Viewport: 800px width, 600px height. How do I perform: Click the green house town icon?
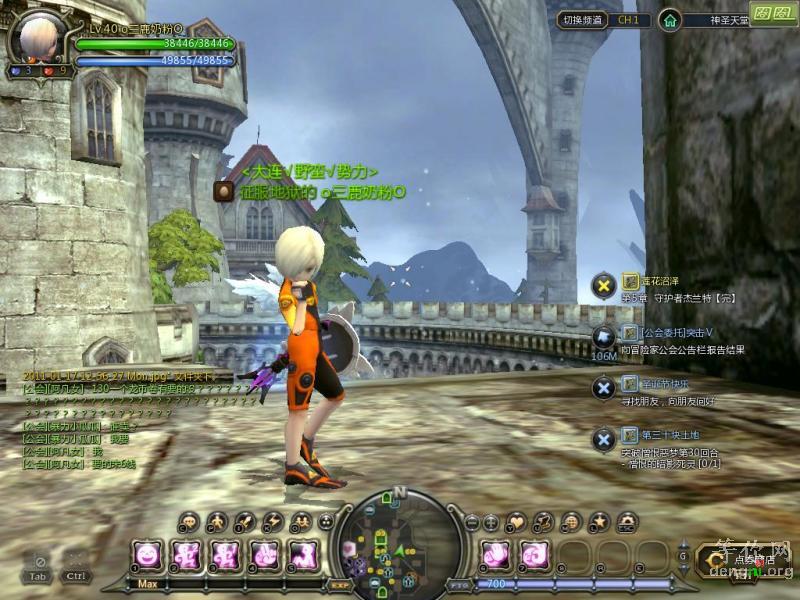pyautogui.click(x=670, y=20)
